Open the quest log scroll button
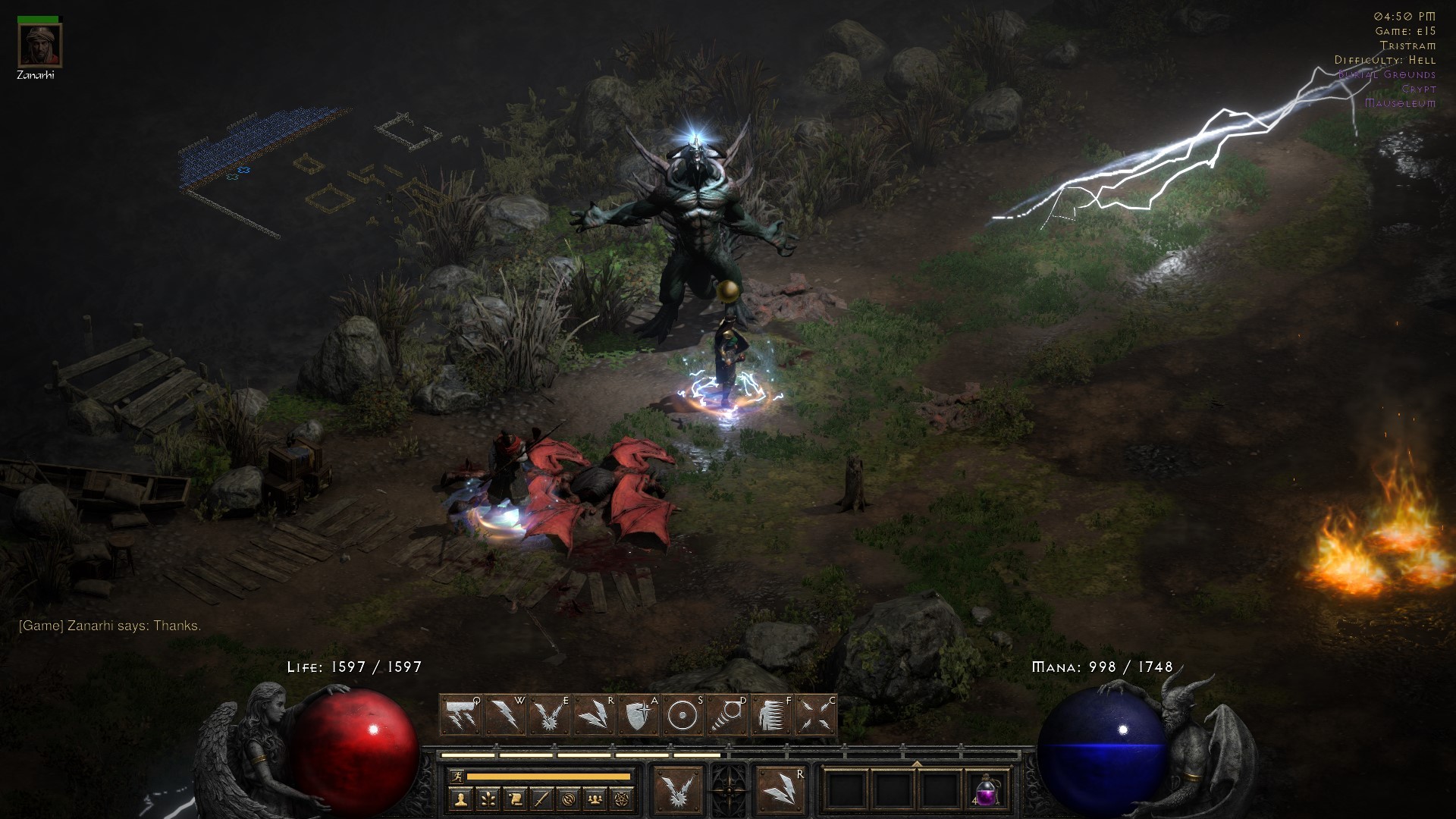The height and width of the screenshot is (819, 1456). click(515, 799)
